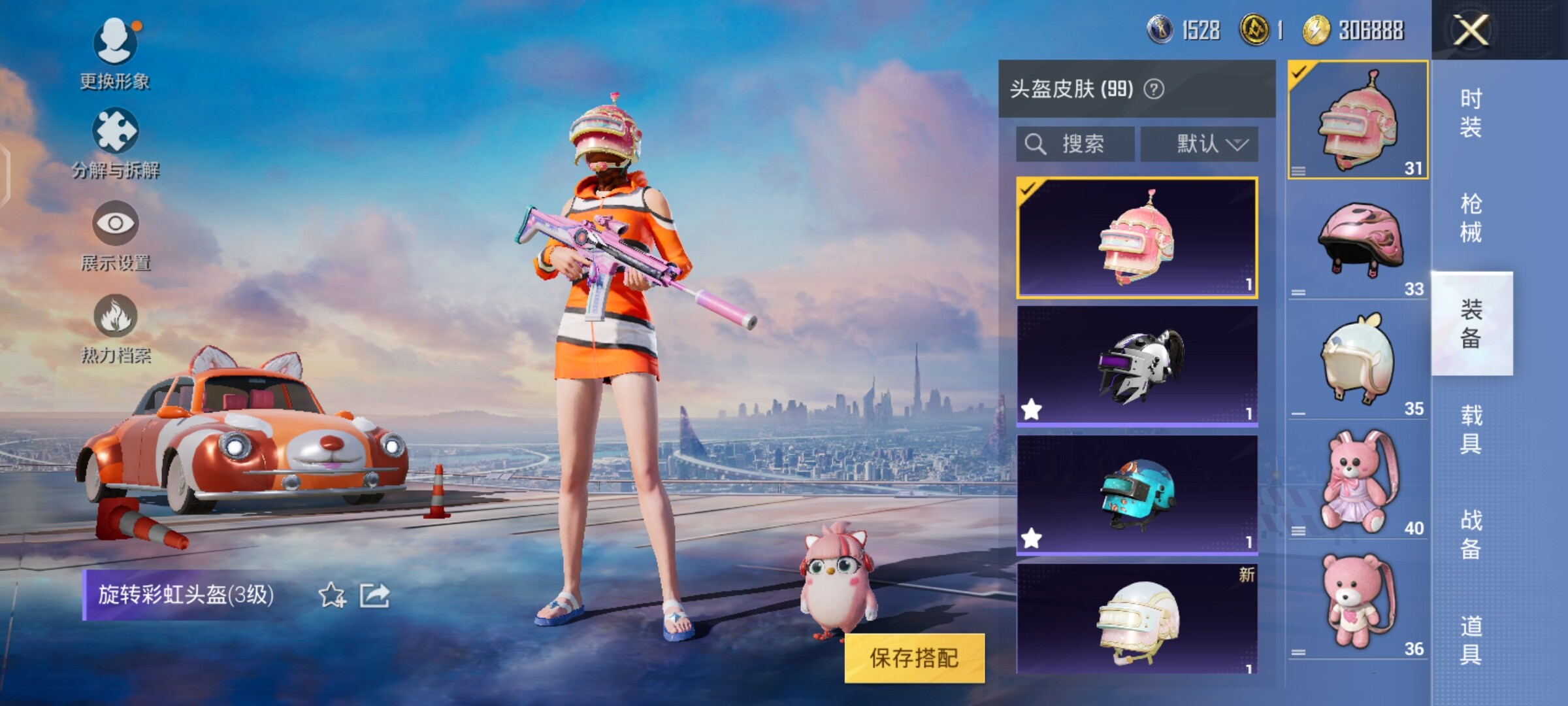1568x706 pixels.
Task: Select the white helmet marked 新
Action: [1137, 620]
